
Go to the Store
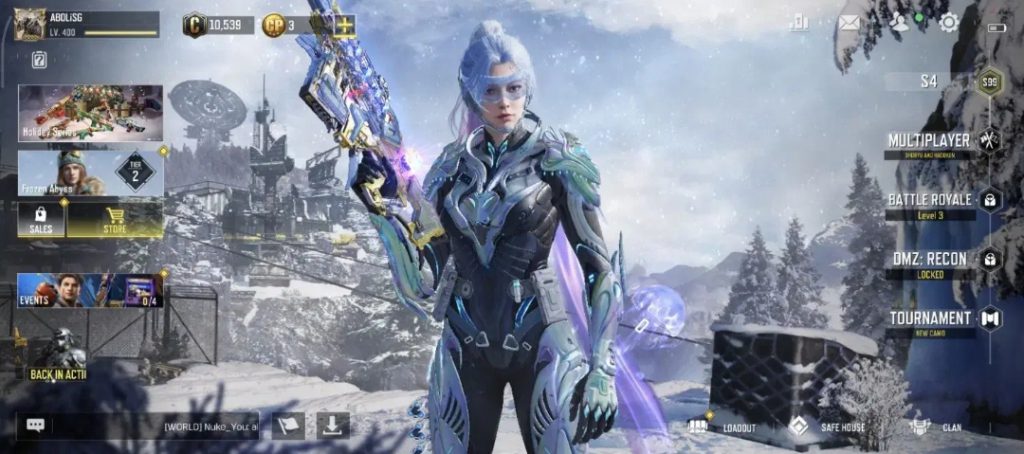(114, 219)
